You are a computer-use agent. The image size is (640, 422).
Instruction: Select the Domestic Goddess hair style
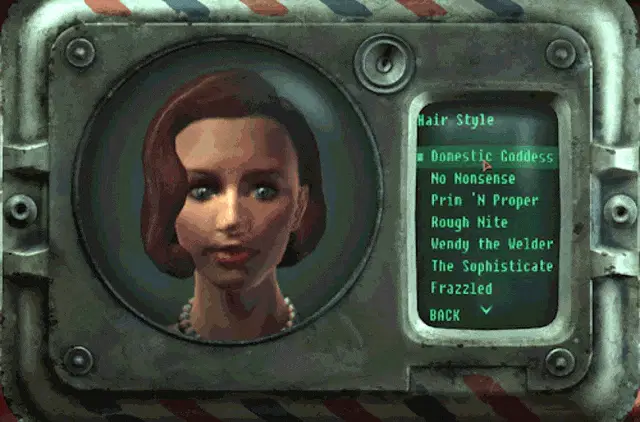491,157
